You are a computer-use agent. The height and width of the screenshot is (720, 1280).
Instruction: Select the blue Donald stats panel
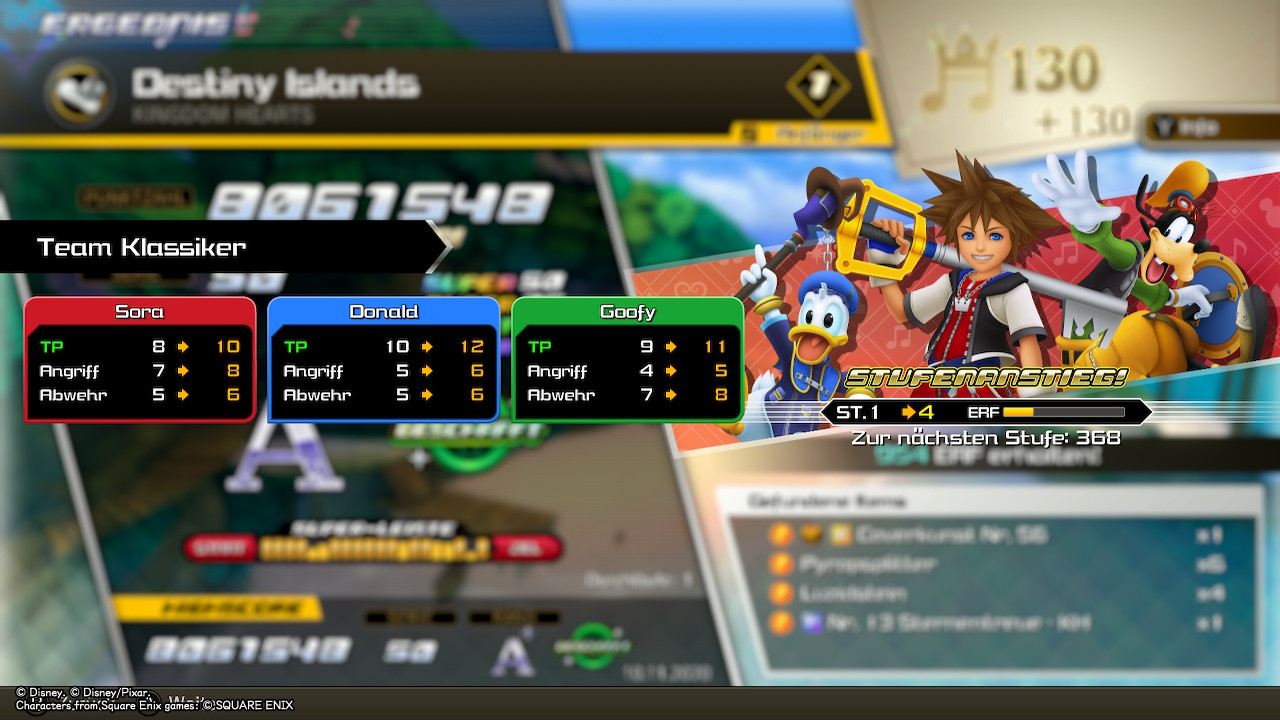(383, 359)
